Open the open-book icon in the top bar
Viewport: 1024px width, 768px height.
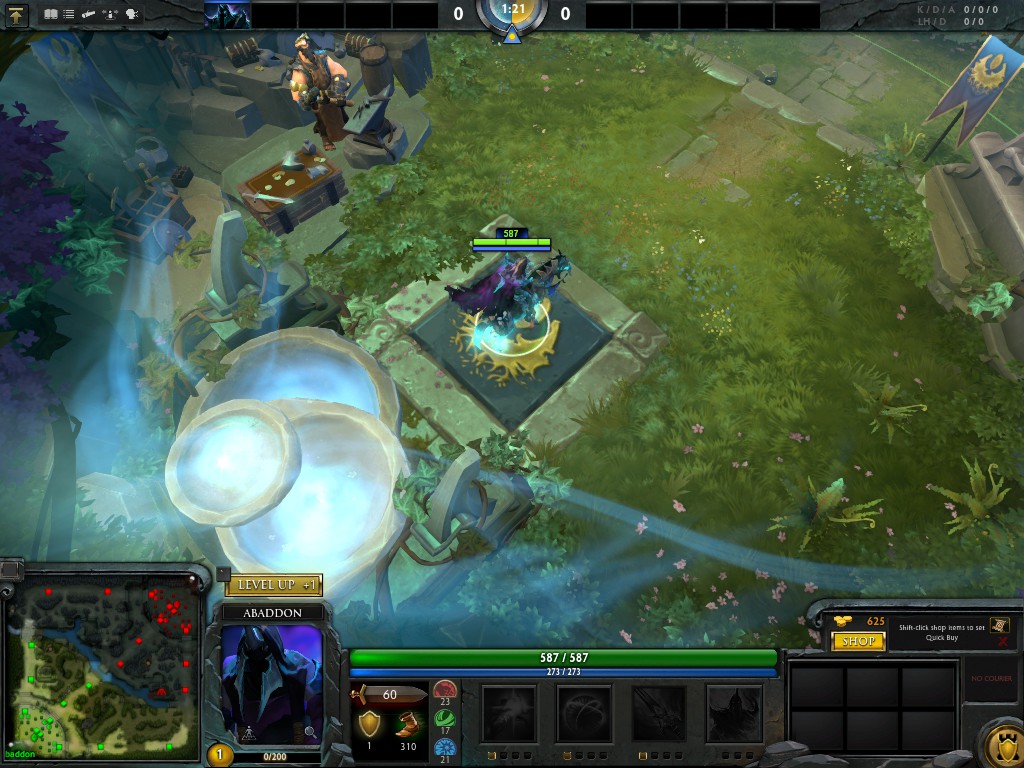click(51, 15)
